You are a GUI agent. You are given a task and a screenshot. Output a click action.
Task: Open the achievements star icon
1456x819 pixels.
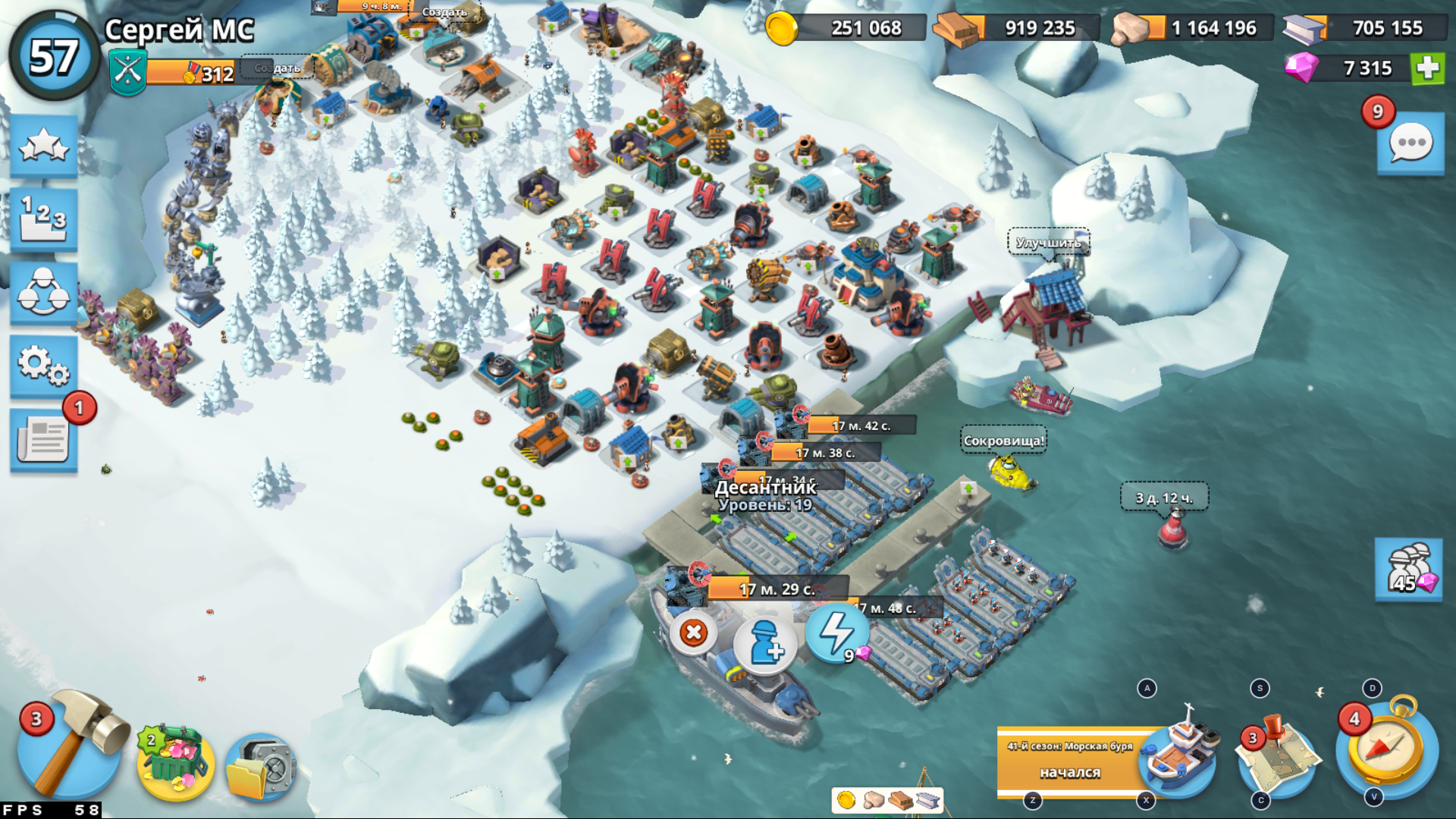point(43,144)
